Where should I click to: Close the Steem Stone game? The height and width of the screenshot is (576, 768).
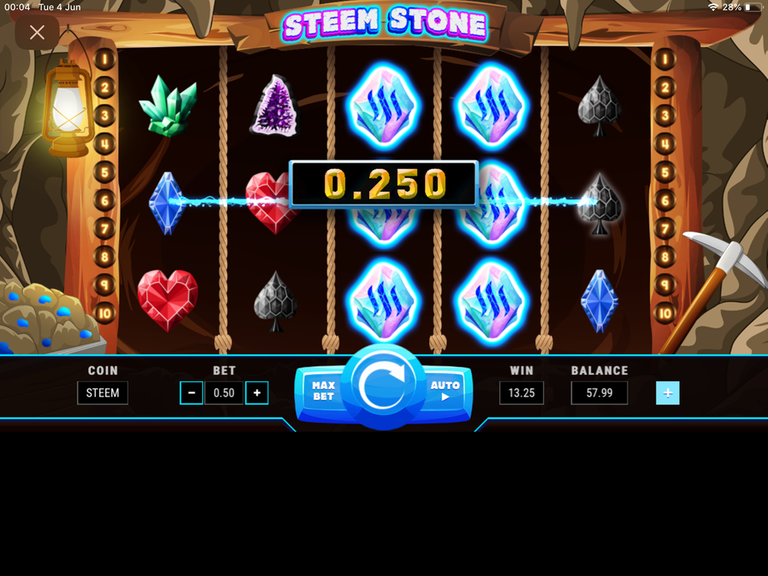(37, 33)
